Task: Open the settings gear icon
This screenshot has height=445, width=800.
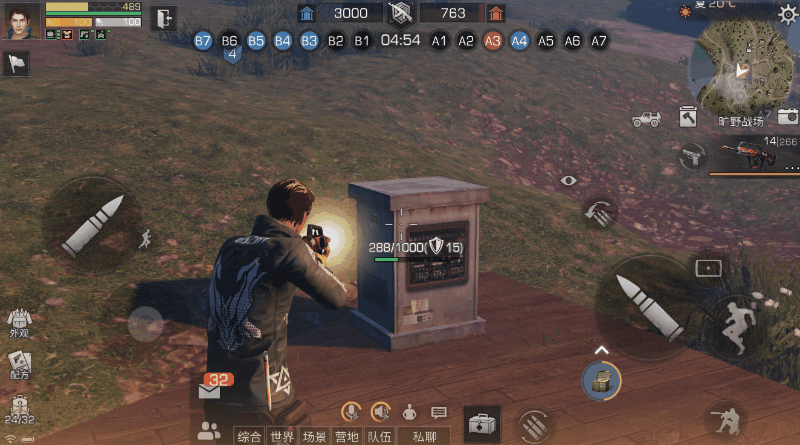Action: (x=788, y=14)
